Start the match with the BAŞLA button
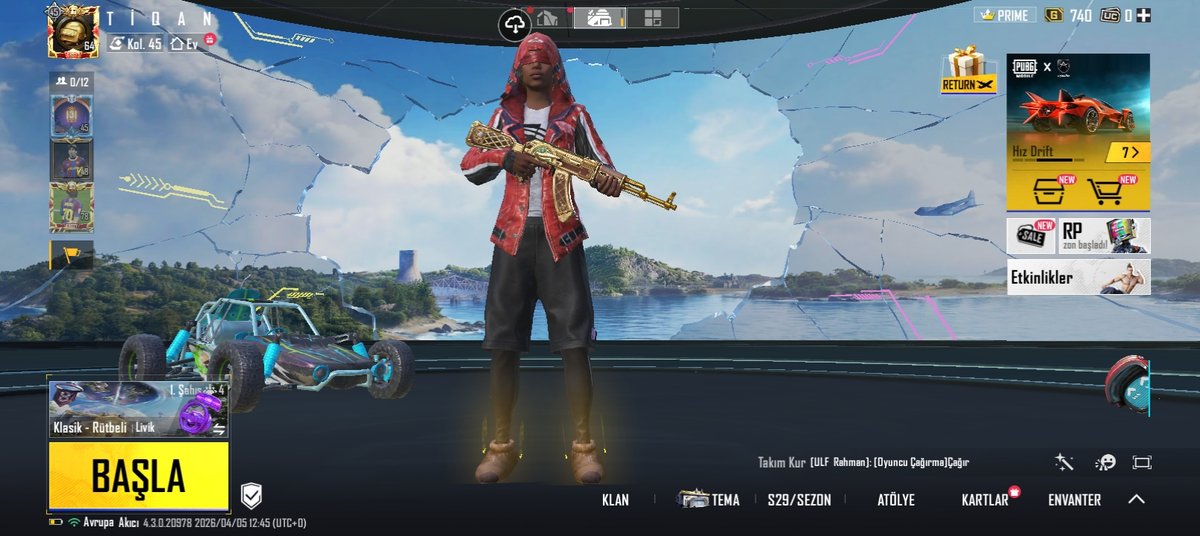The height and width of the screenshot is (536, 1200). (138, 477)
